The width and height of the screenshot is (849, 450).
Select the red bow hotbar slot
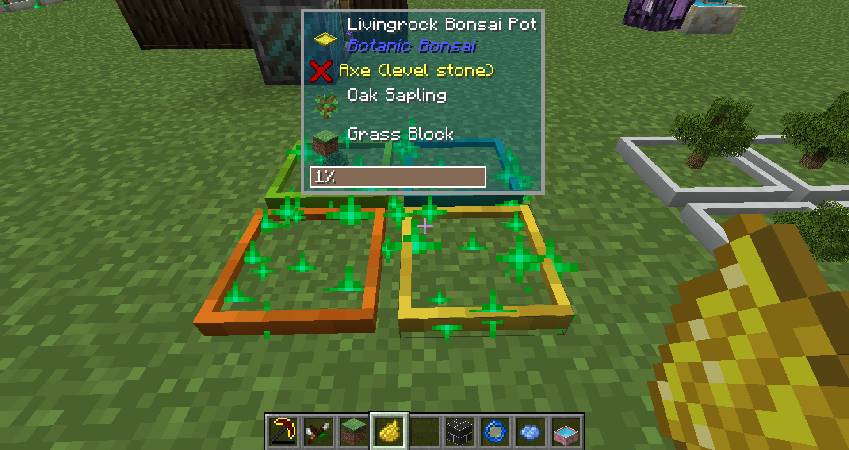(x=284, y=431)
